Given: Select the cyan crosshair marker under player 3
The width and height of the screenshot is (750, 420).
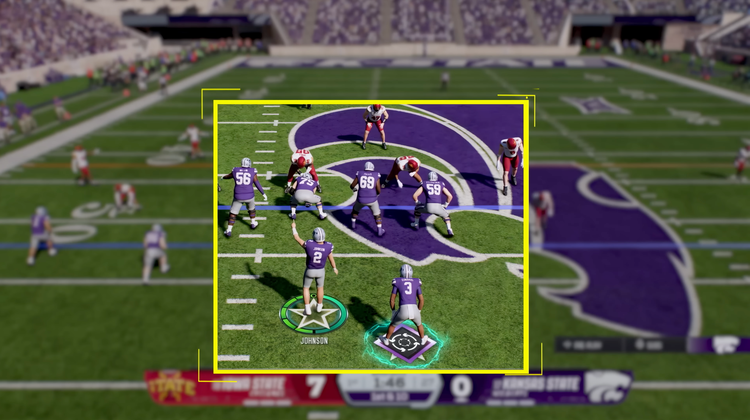Looking at the screenshot, I should (x=405, y=343).
